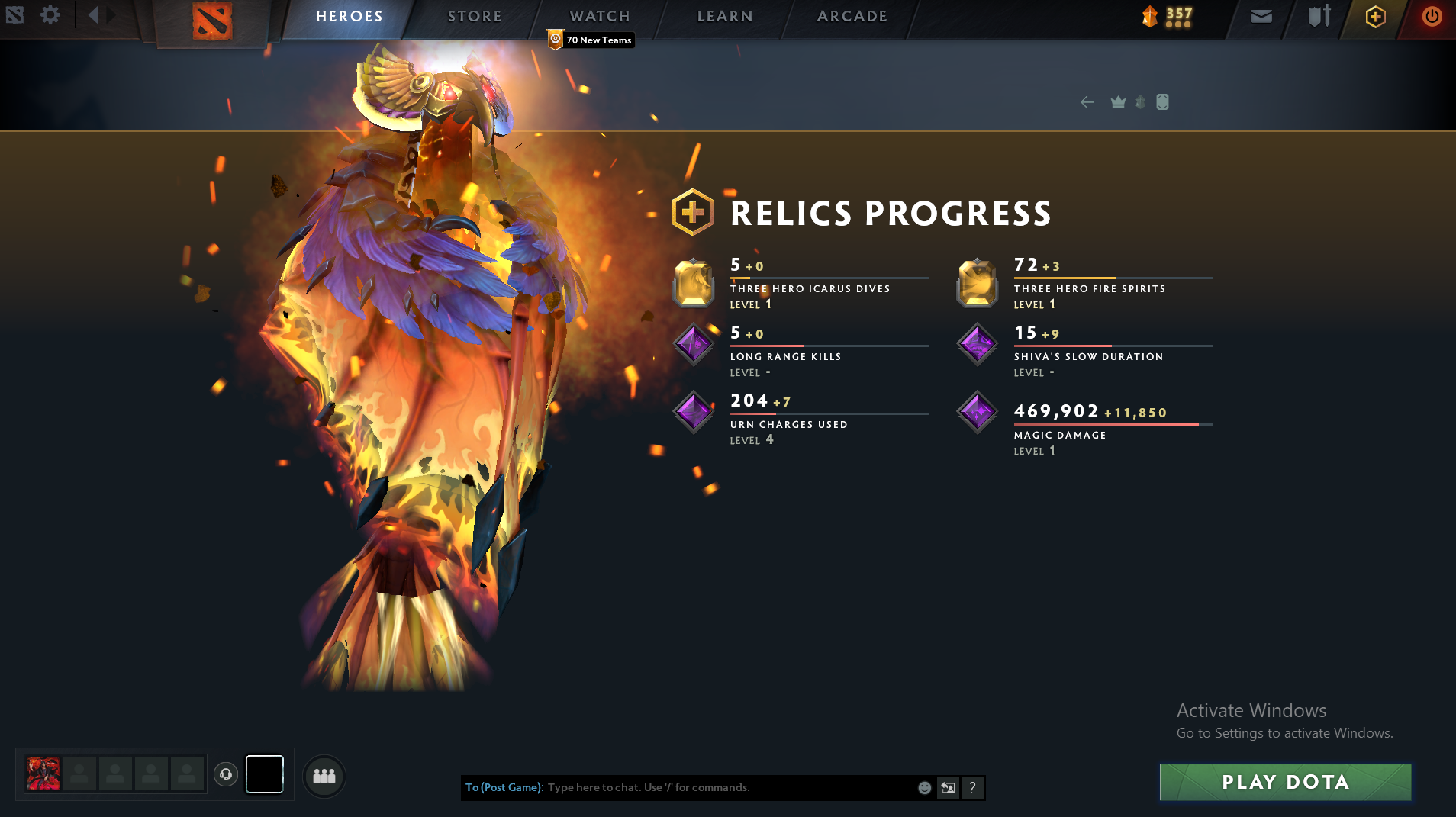1456x817 pixels.
Task: Switch to the ARCADE tab
Action: 852,15
